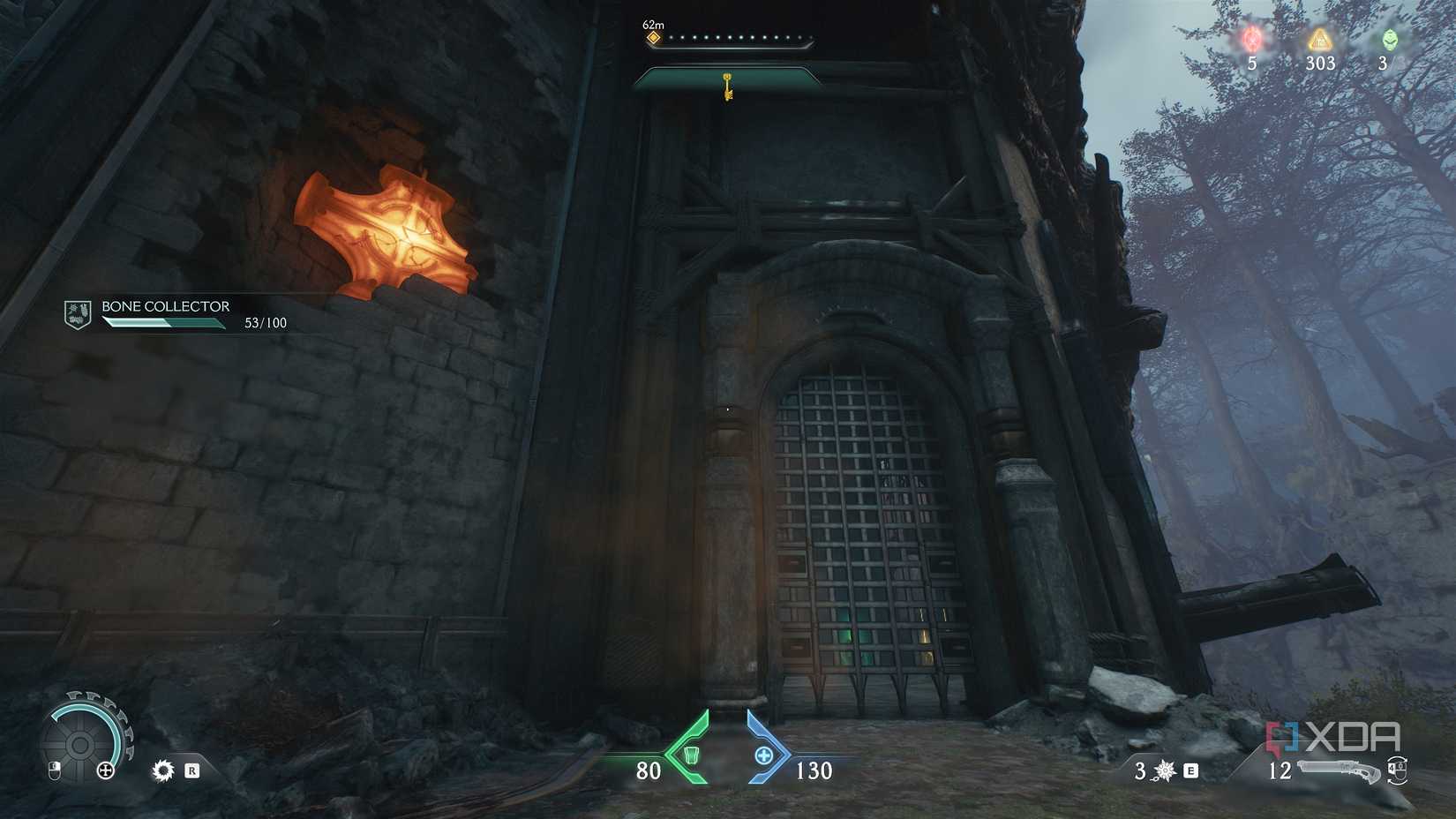Click the R keybind badge next to the spell
Viewport: 1456px width, 819px height.
pos(192,770)
